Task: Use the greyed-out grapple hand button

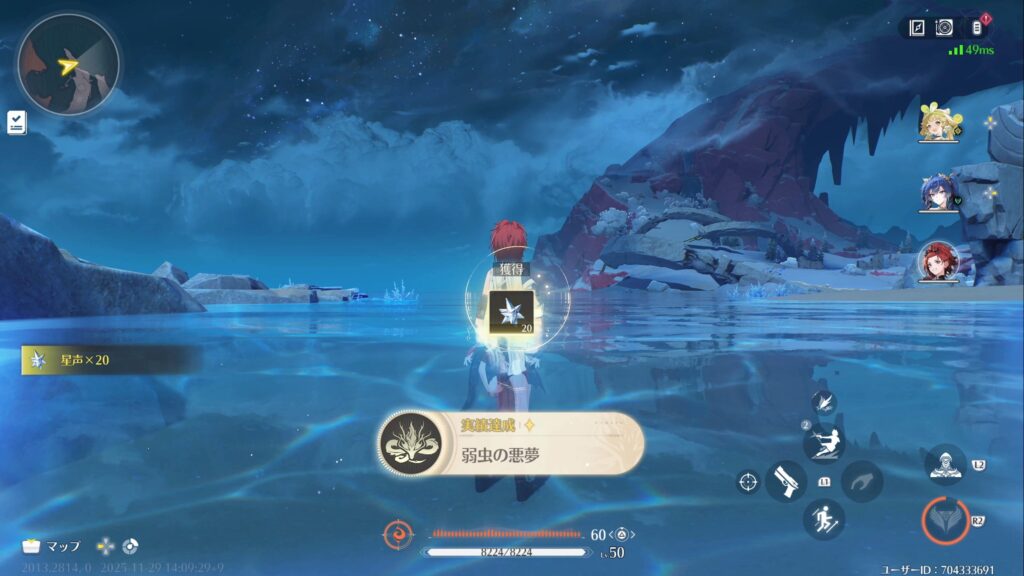Action: click(x=862, y=481)
